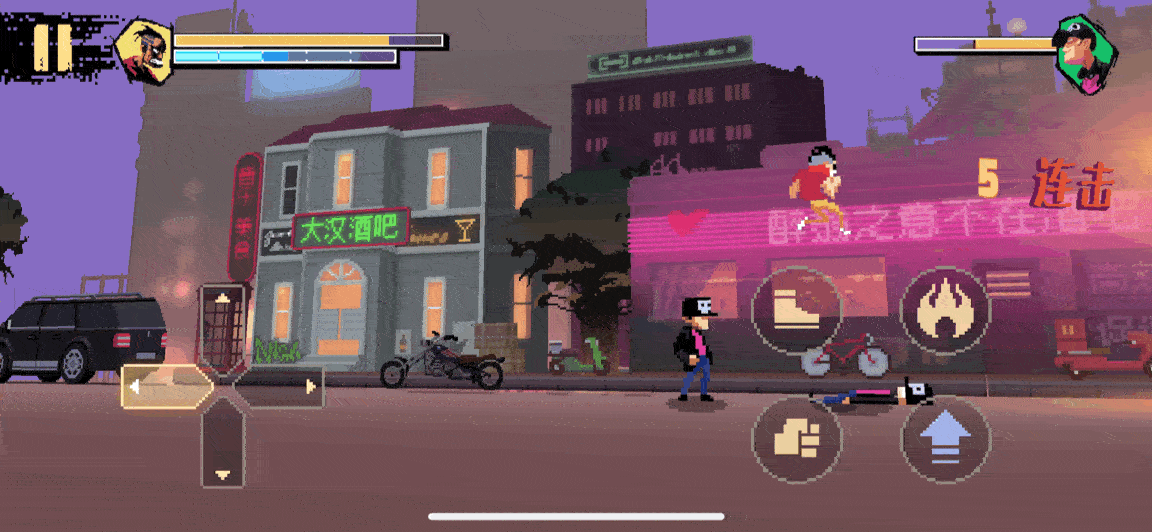Viewport: 1152px width, 532px height.
Task: Pause the game with the pause button
Action: tap(51, 46)
